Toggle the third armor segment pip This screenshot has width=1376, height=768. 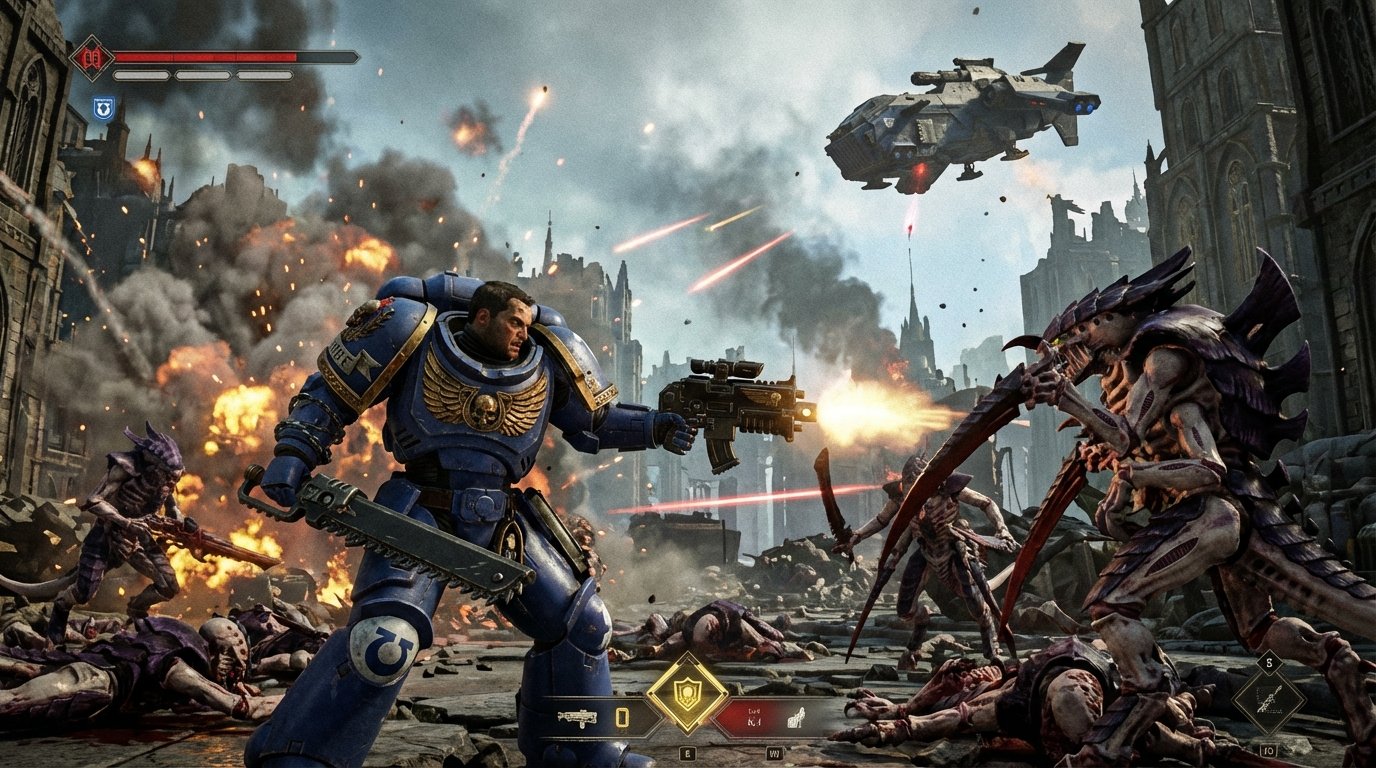coord(264,76)
